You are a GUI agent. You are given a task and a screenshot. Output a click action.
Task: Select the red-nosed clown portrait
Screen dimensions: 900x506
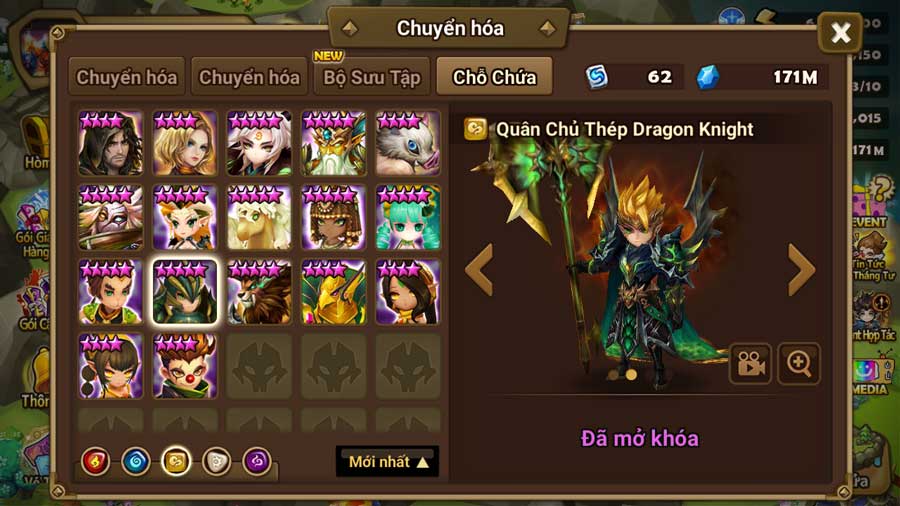[x=185, y=366]
